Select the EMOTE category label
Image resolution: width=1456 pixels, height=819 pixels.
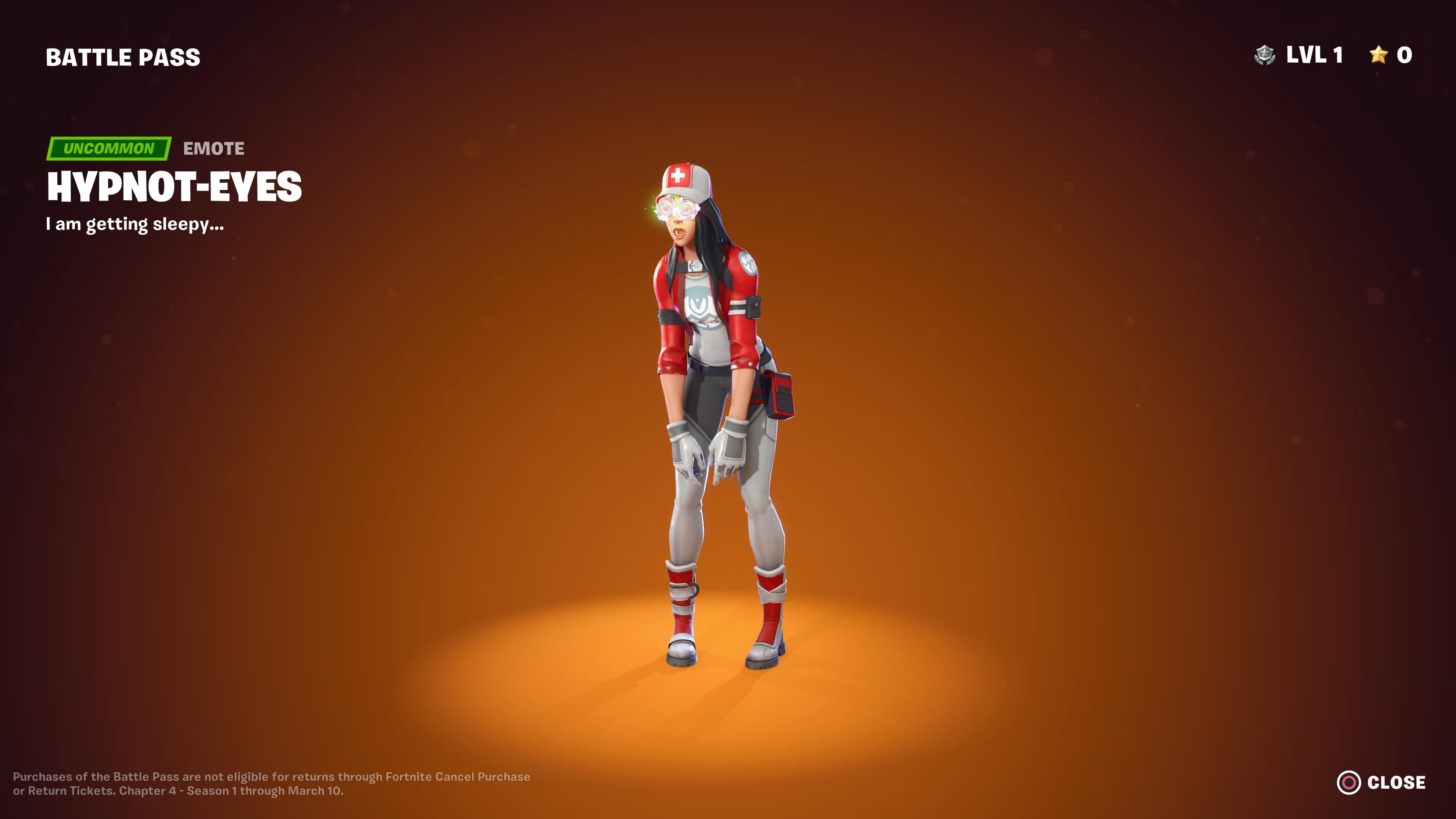pos(213,149)
